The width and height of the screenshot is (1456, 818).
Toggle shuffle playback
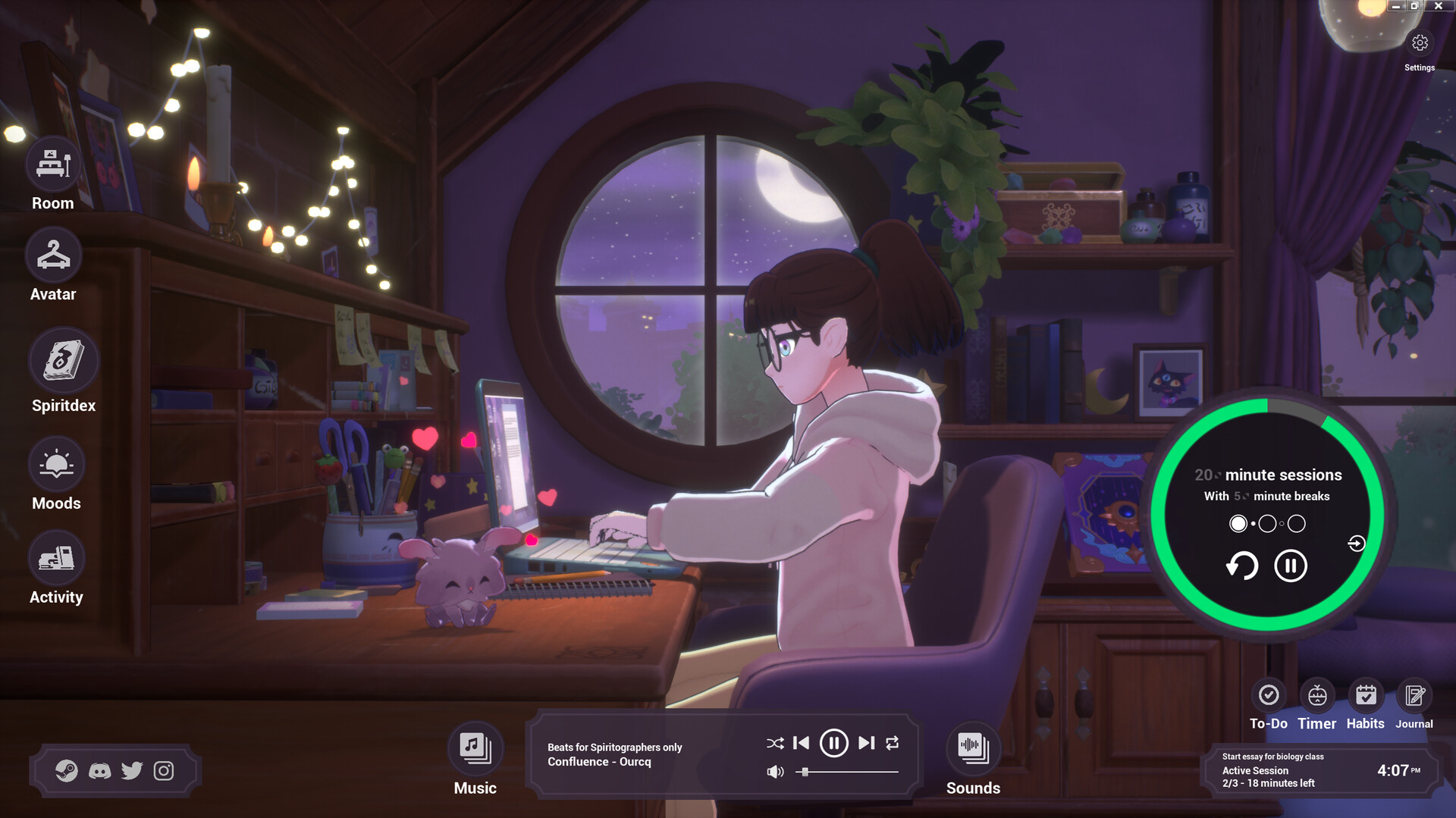click(x=774, y=744)
